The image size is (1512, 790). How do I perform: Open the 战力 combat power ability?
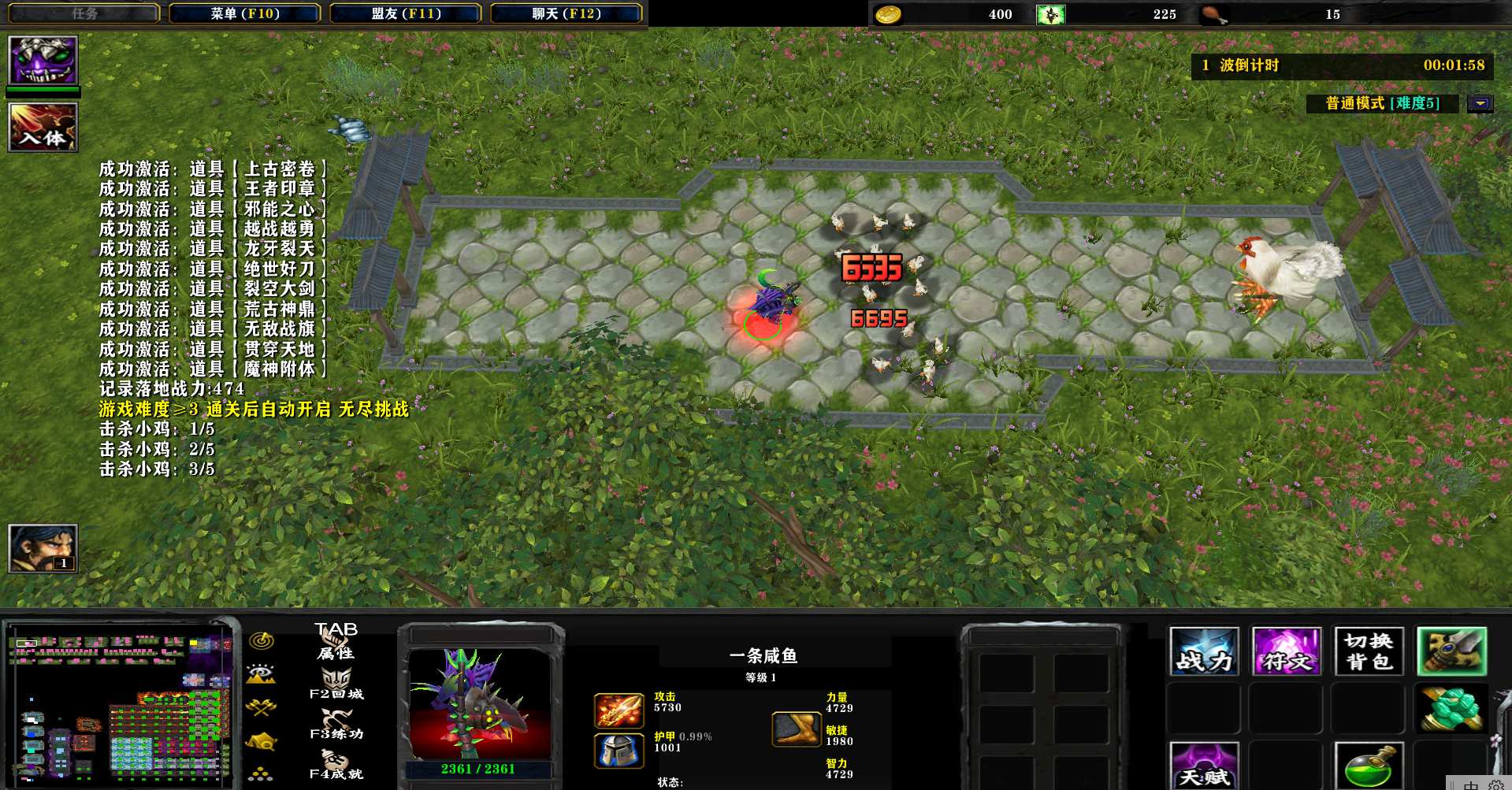pos(1204,651)
